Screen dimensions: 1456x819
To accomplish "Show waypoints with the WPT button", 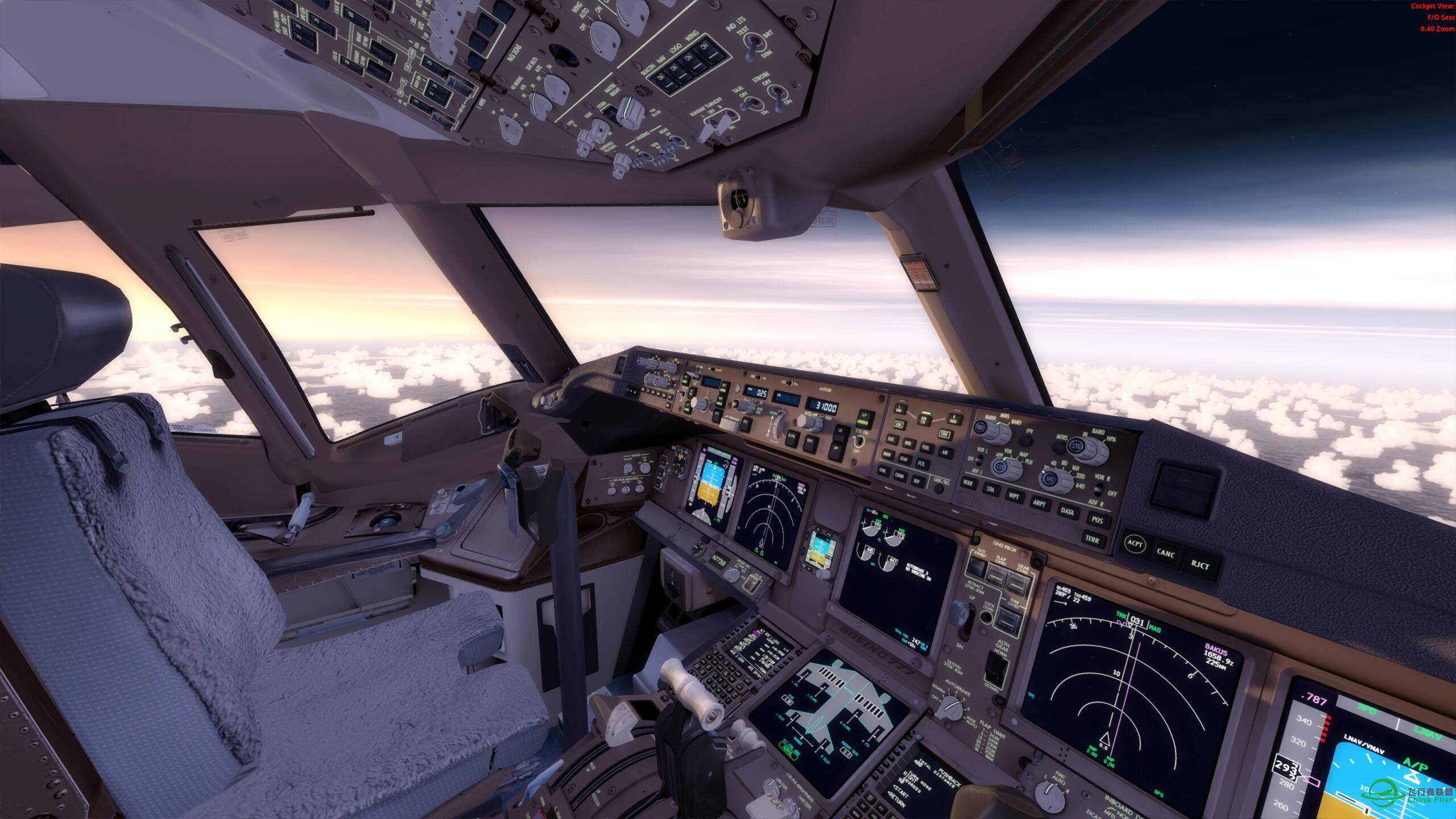I will [x=1014, y=496].
